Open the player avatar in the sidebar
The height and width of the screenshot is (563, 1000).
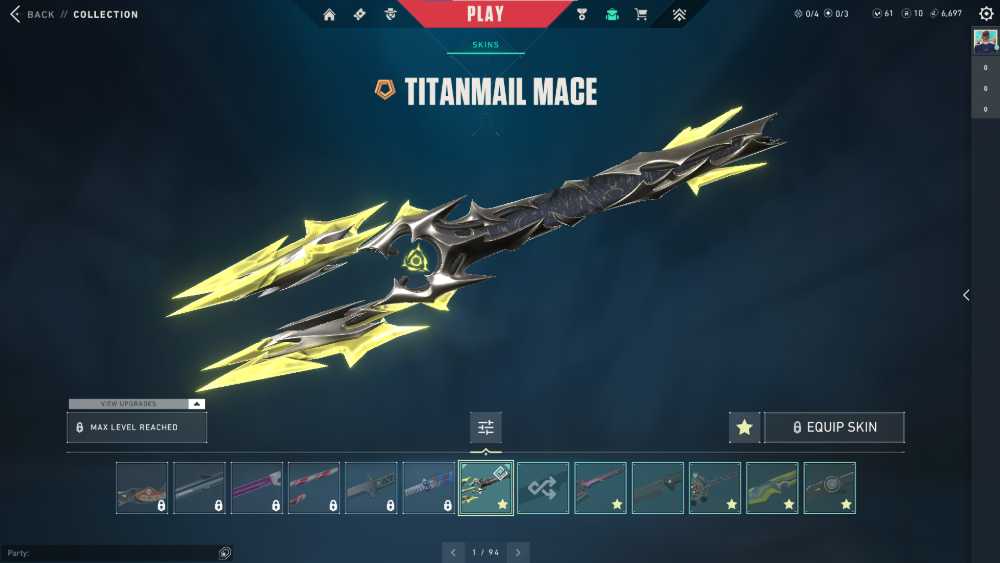tap(985, 41)
